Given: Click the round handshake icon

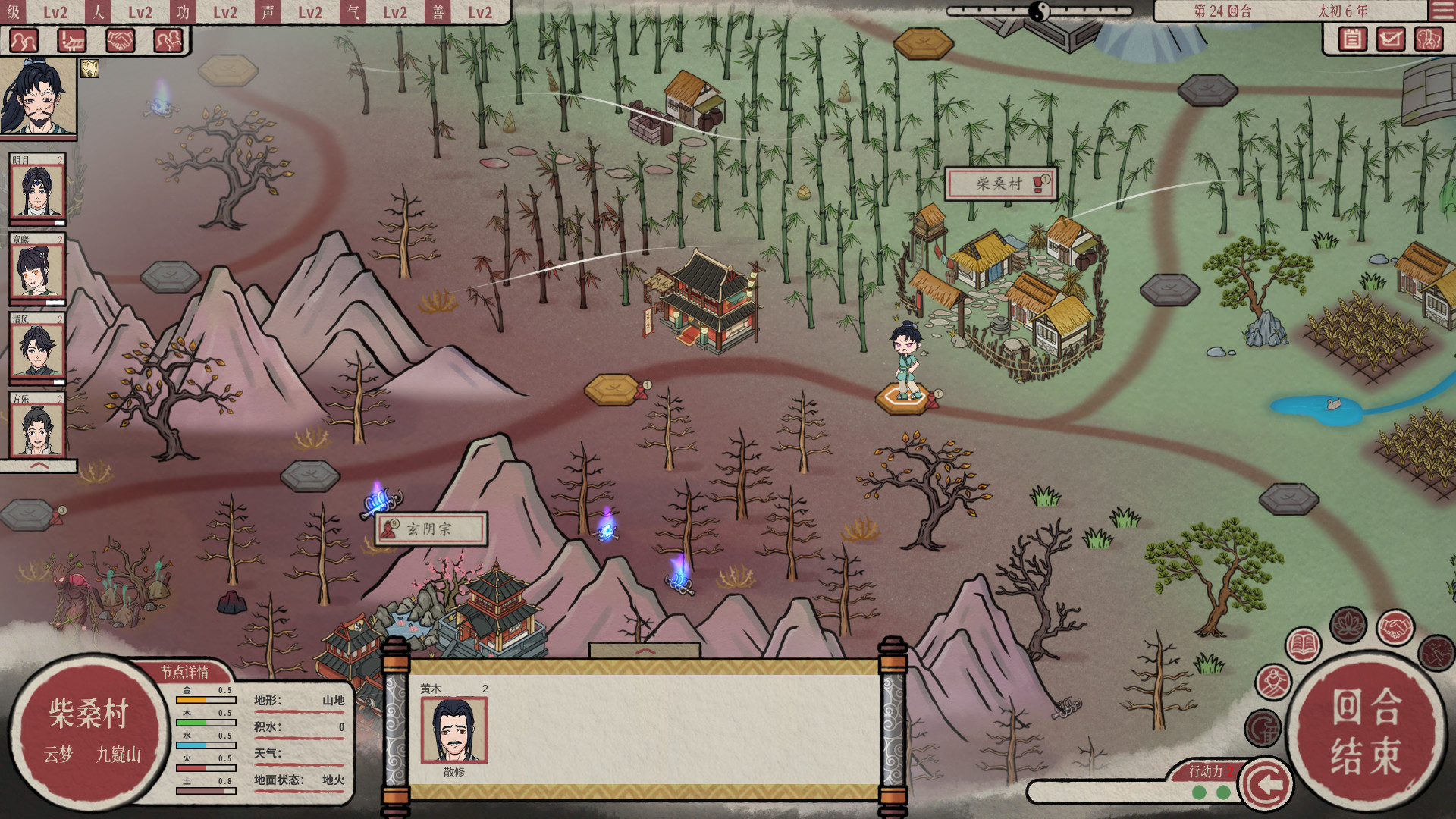Looking at the screenshot, I should coord(1395,627).
